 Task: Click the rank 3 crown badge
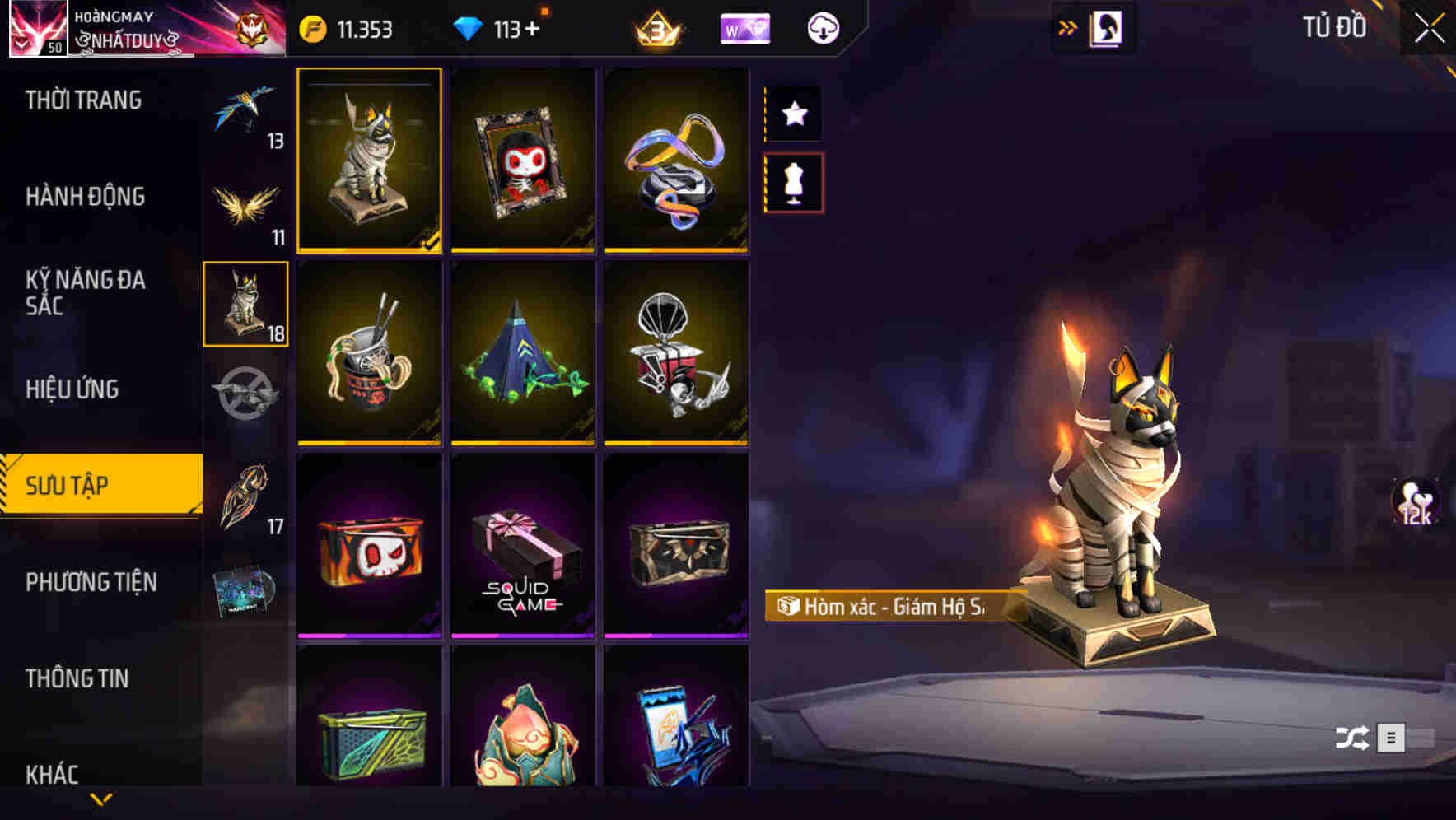pyautogui.click(x=658, y=27)
